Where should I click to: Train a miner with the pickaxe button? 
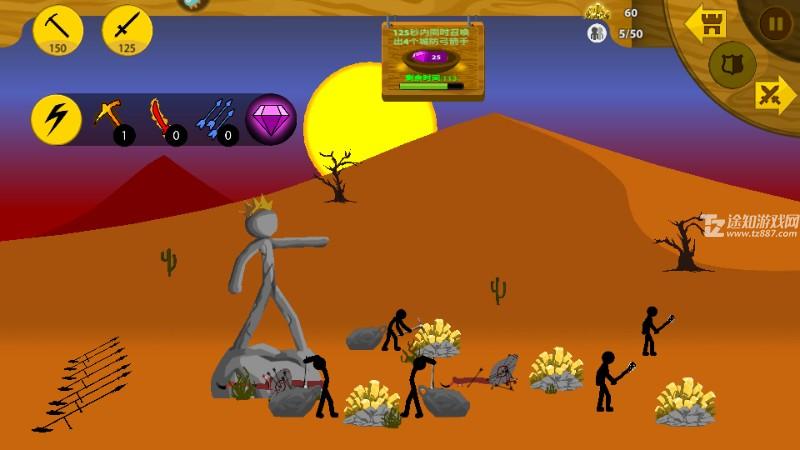(58, 30)
